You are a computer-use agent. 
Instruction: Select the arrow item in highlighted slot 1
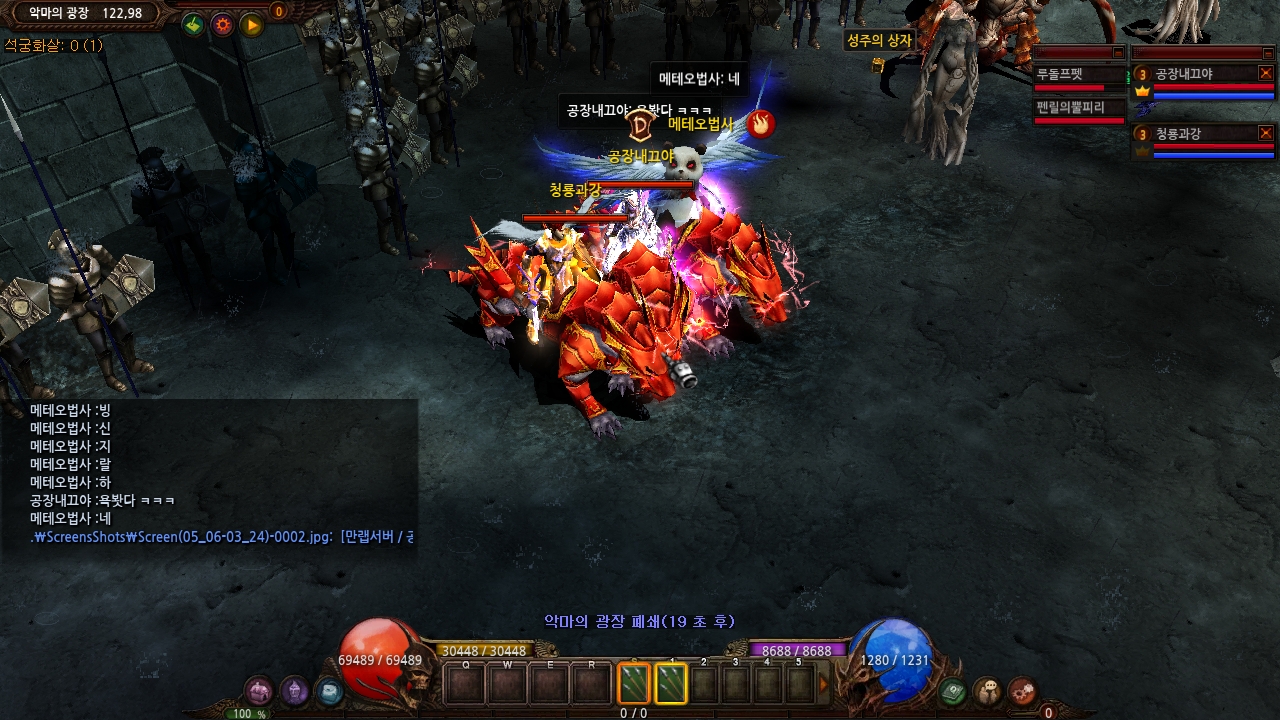(670, 684)
